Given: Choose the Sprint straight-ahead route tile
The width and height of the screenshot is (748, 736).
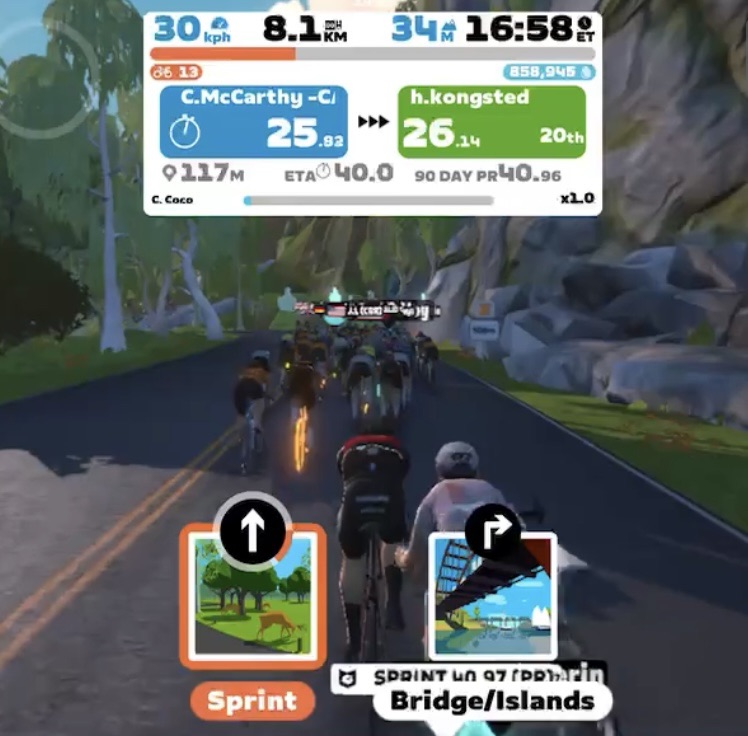Looking at the screenshot, I should 252,596.
